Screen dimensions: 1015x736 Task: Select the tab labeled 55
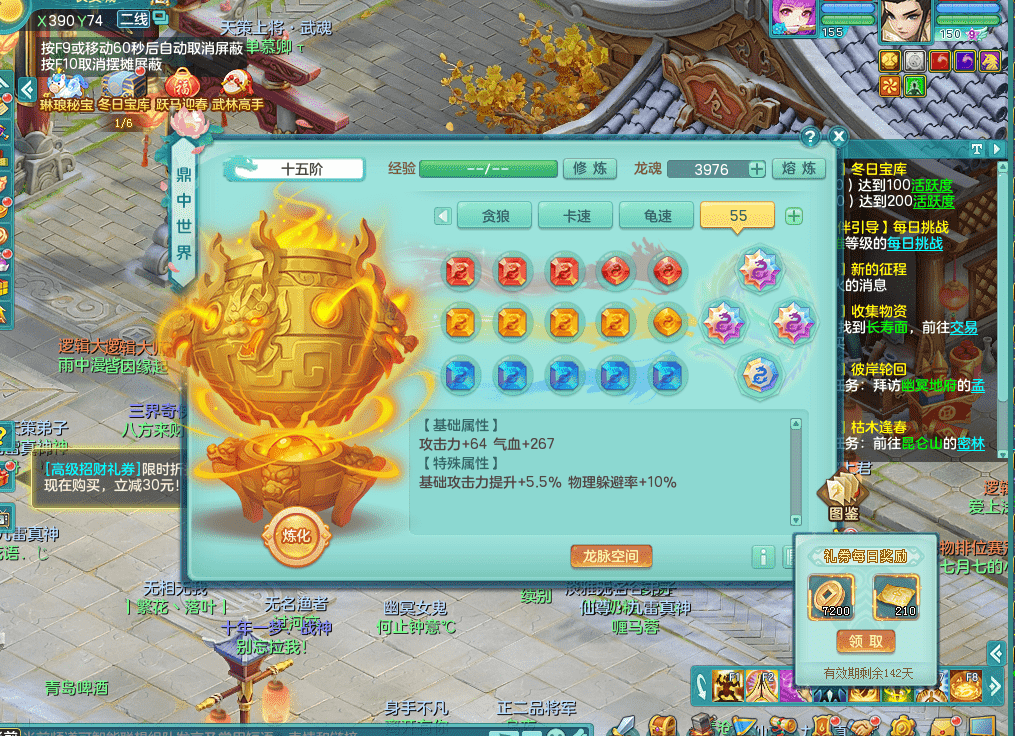pos(738,216)
